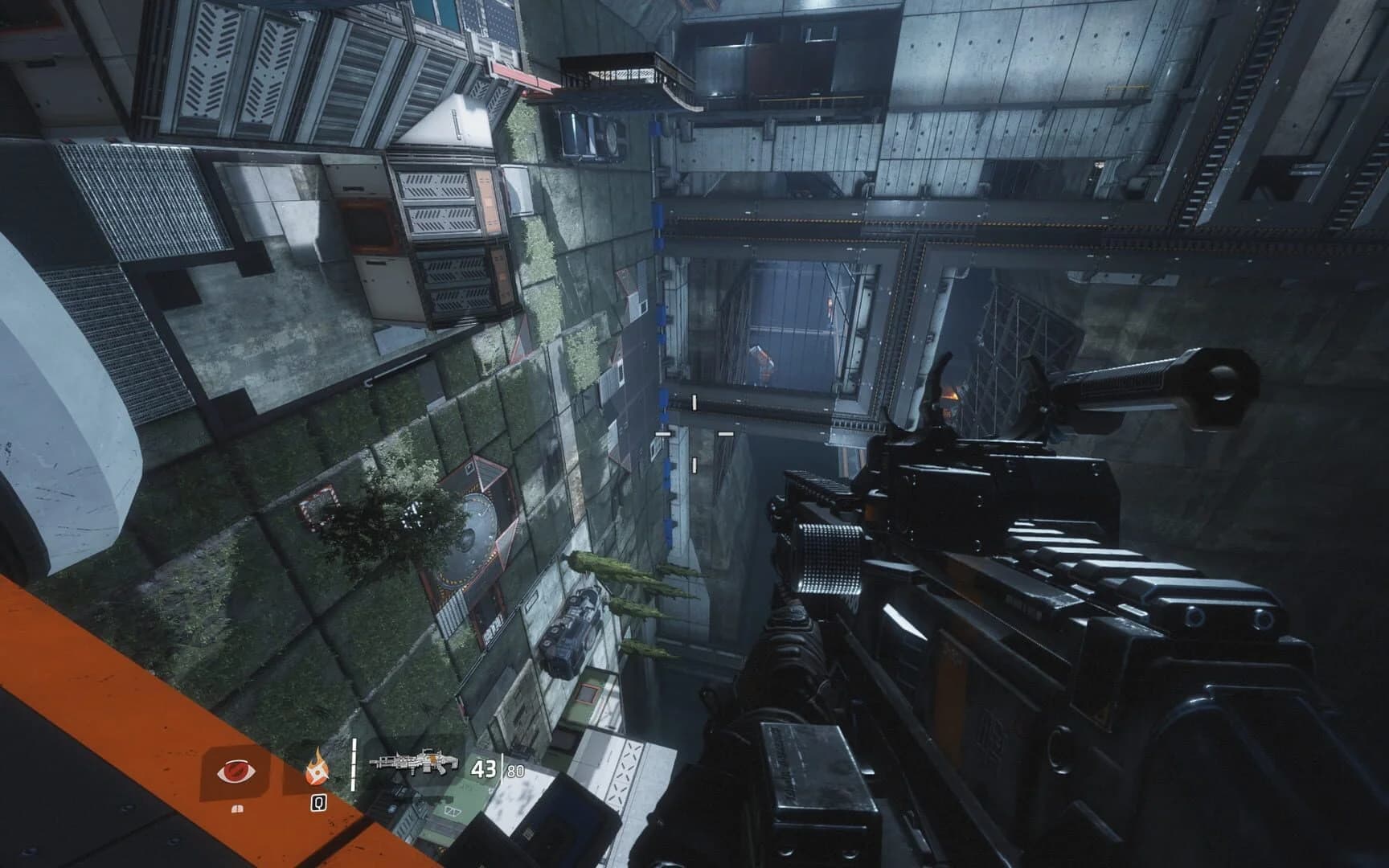
Task: Click the upper crosshair bracket marker
Action: point(694,402)
